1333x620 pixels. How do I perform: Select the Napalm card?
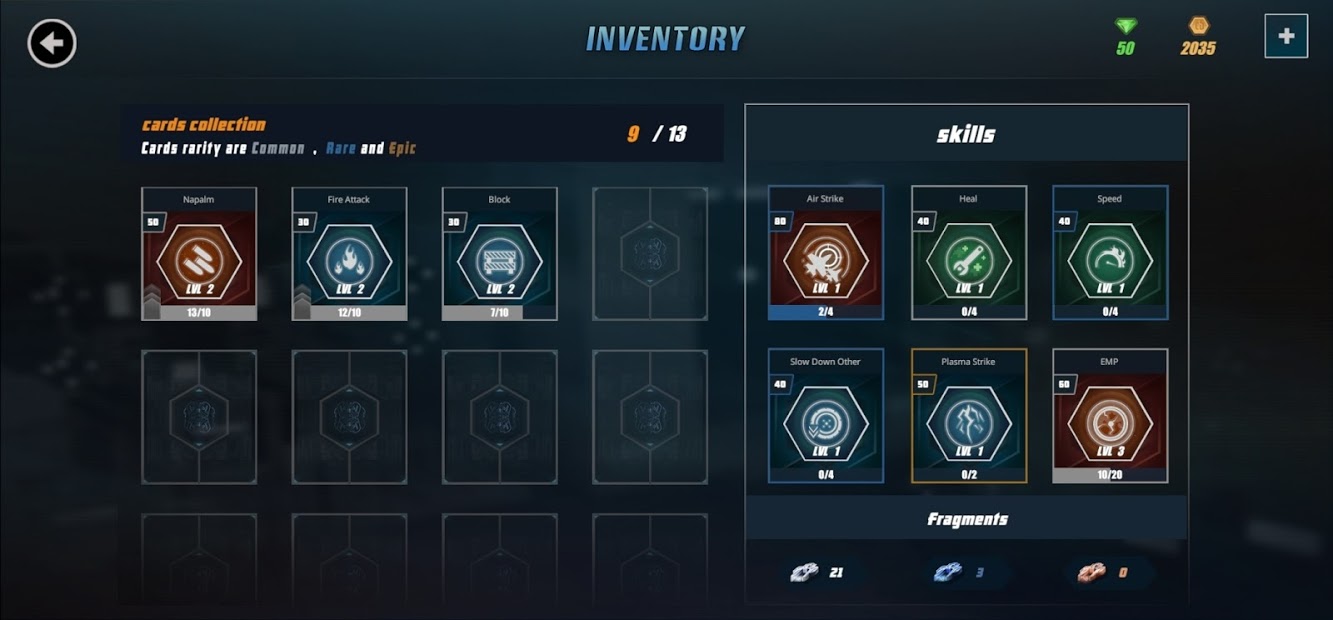click(199, 254)
